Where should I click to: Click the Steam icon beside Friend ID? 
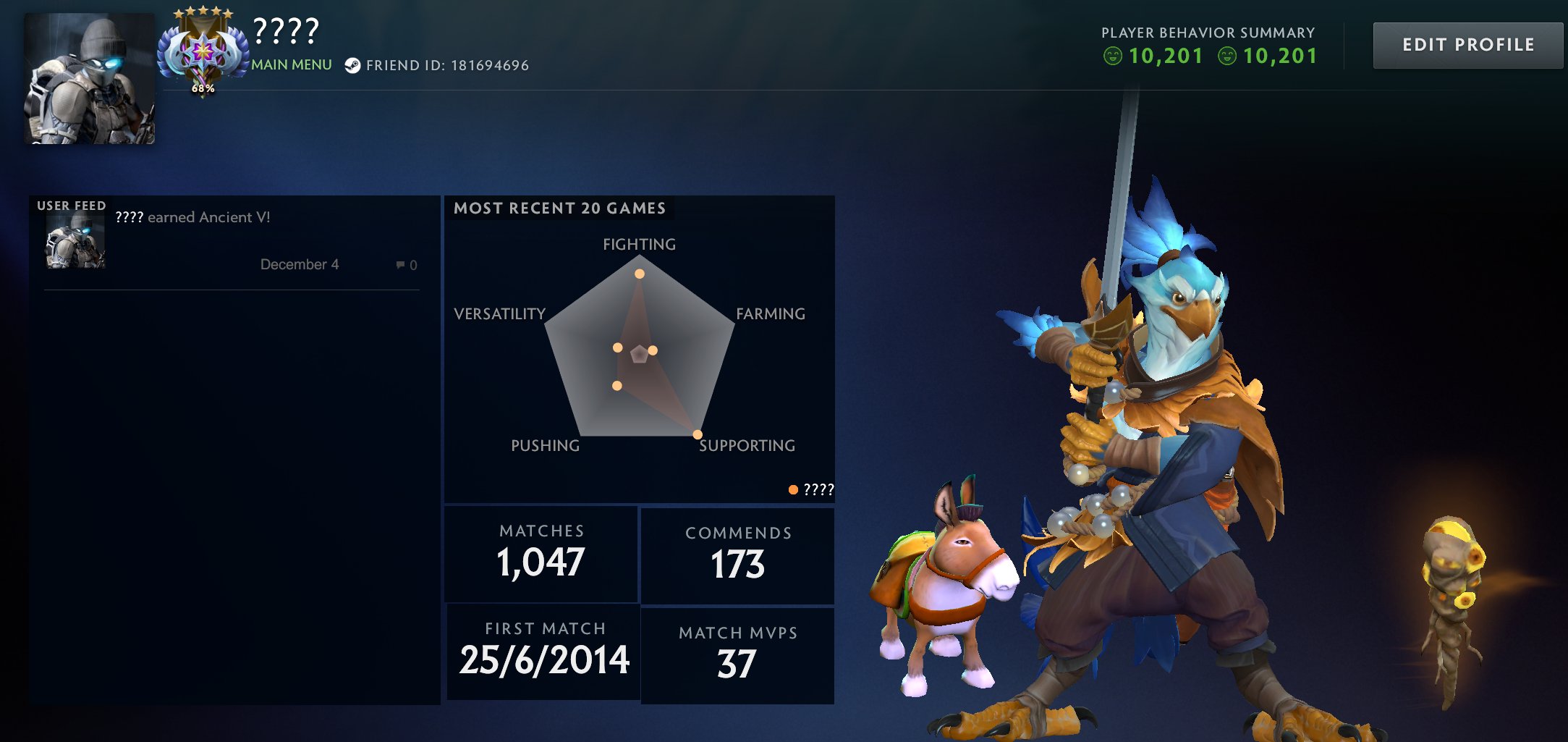(x=354, y=65)
